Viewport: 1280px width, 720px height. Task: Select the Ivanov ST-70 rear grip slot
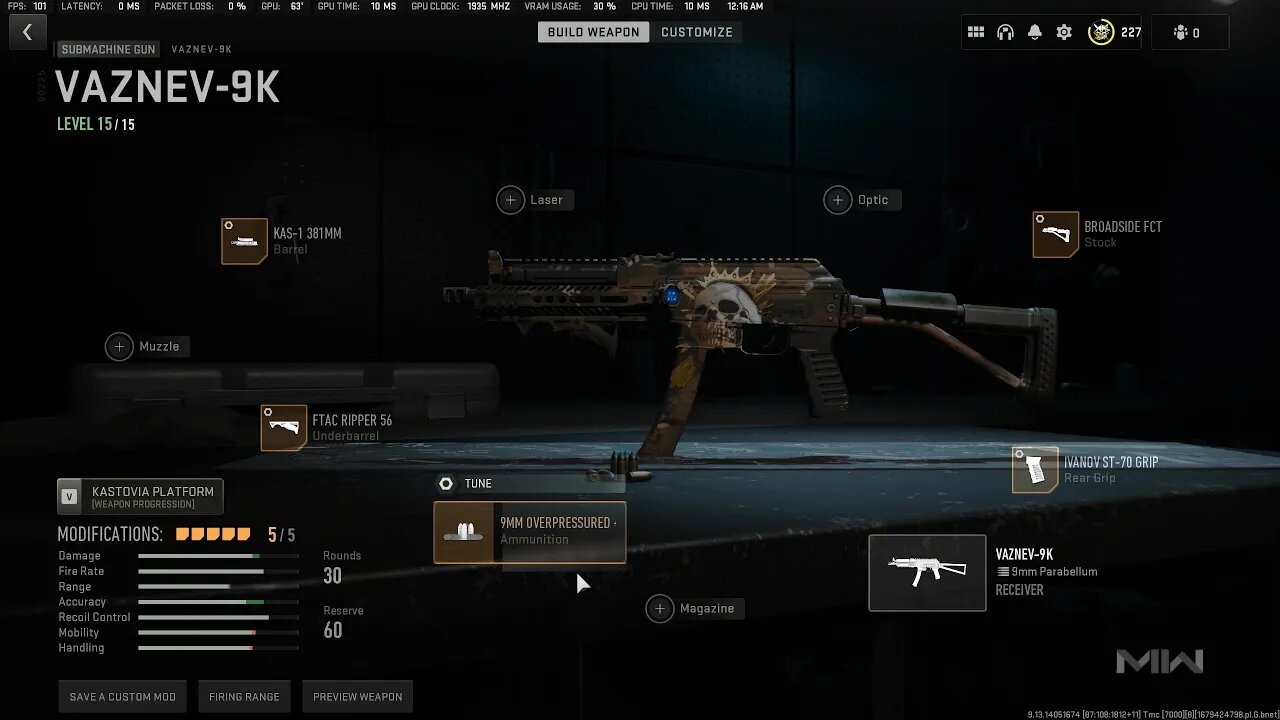pyautogui.click(x=1035, y=470)
